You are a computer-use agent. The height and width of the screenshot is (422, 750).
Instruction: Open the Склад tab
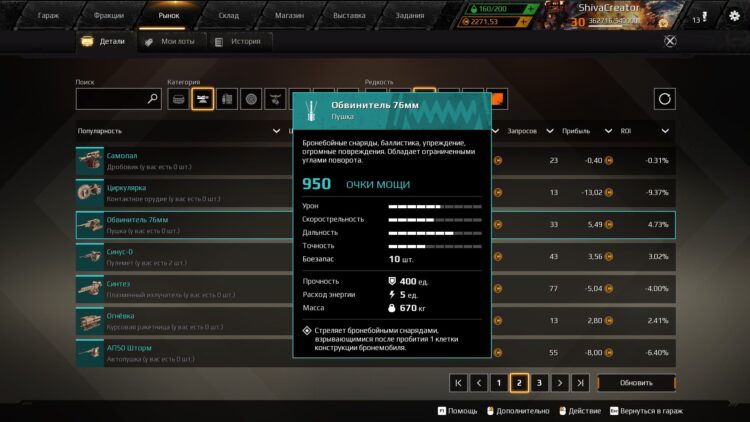click(x=229, y=16)
